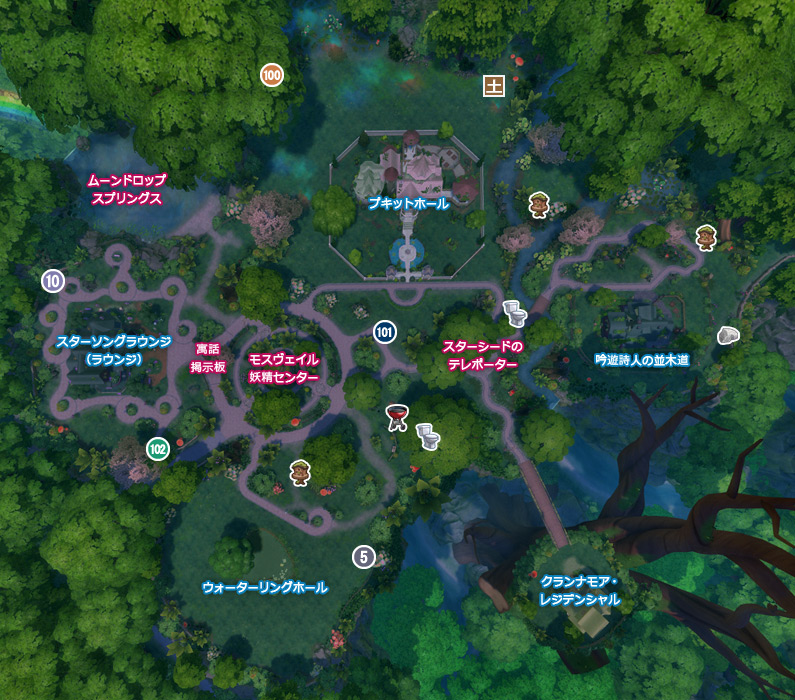Click the クランナモア・レジデンシャル label
Screen dimensions: 795x700
[580, 590]
